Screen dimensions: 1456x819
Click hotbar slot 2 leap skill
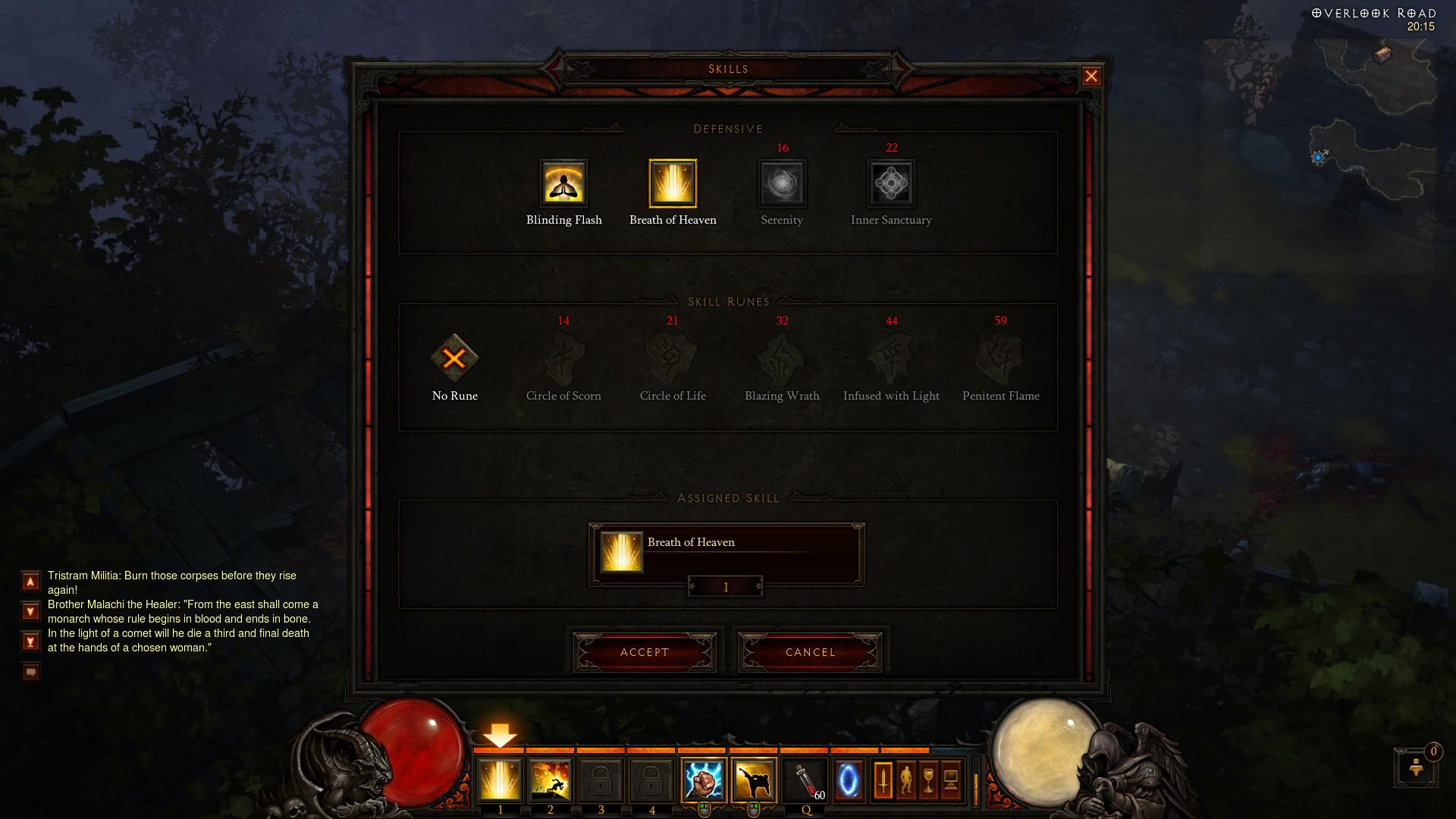(x=550, y=780)
